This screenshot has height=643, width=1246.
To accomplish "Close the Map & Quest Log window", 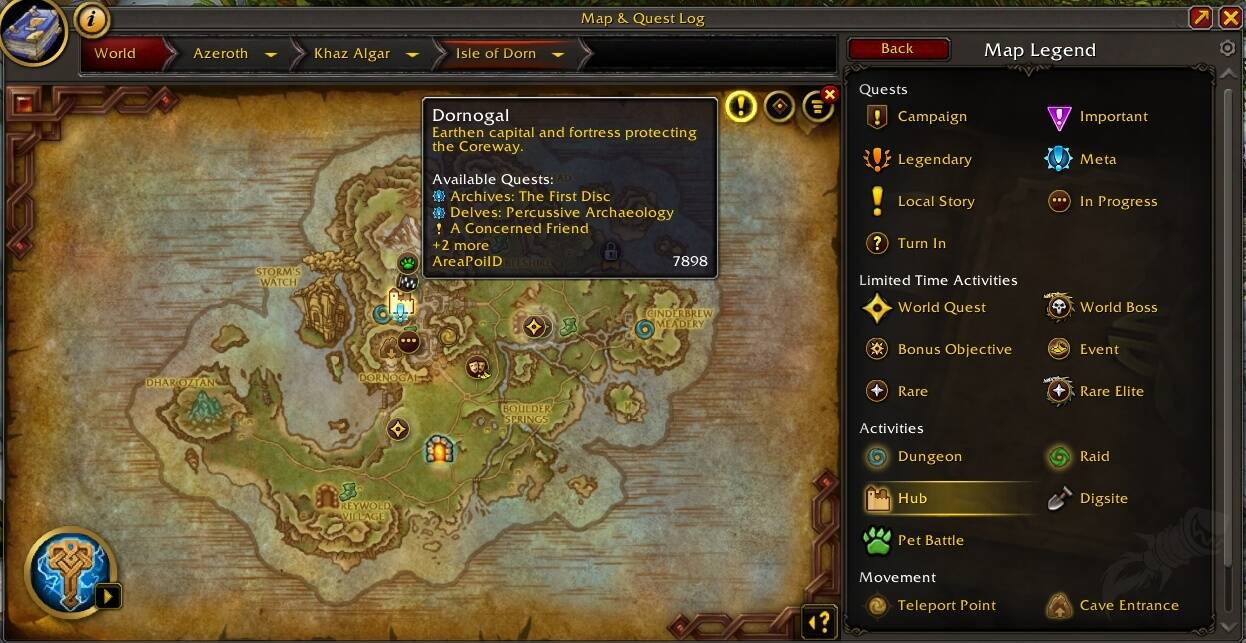I will point(1231,18).
